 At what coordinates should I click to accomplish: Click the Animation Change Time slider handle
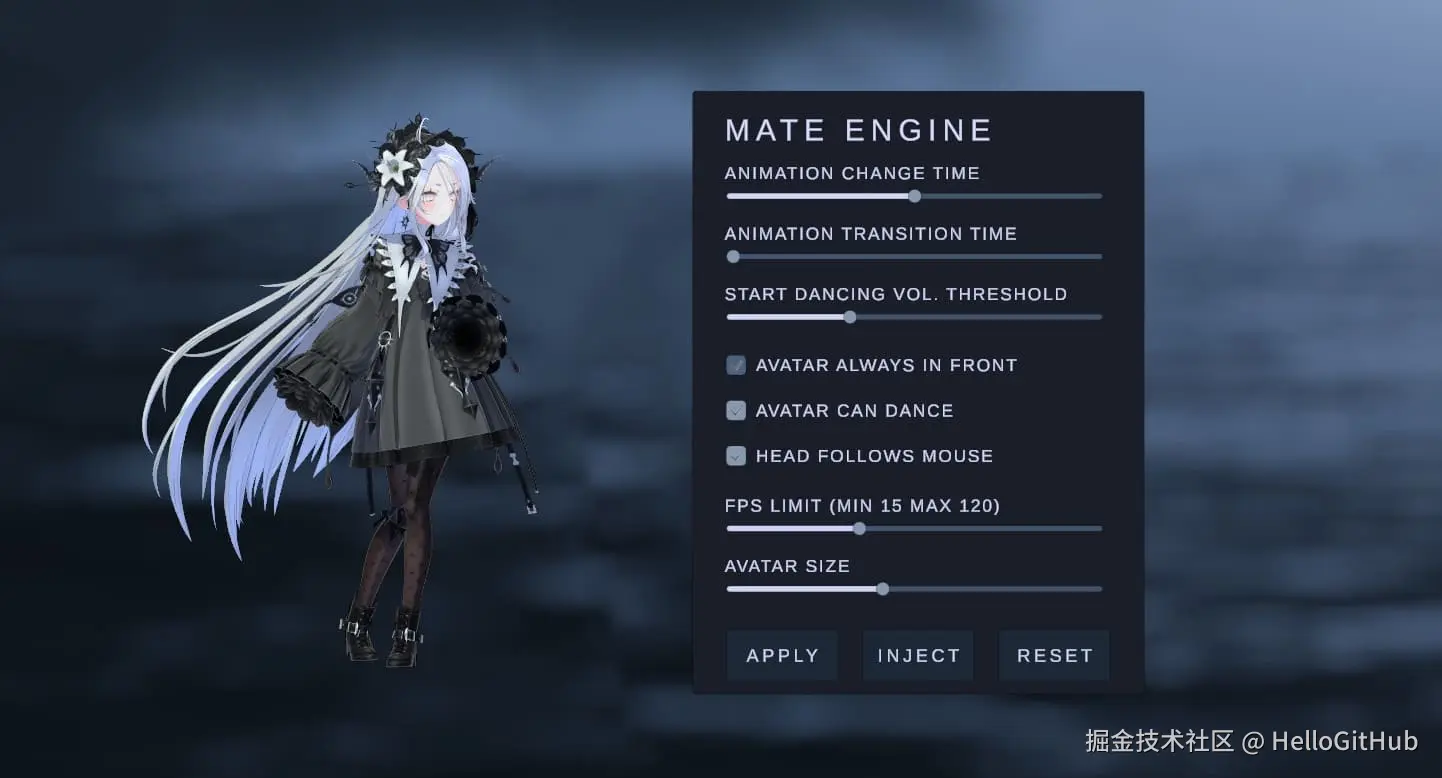pos(914,196)
